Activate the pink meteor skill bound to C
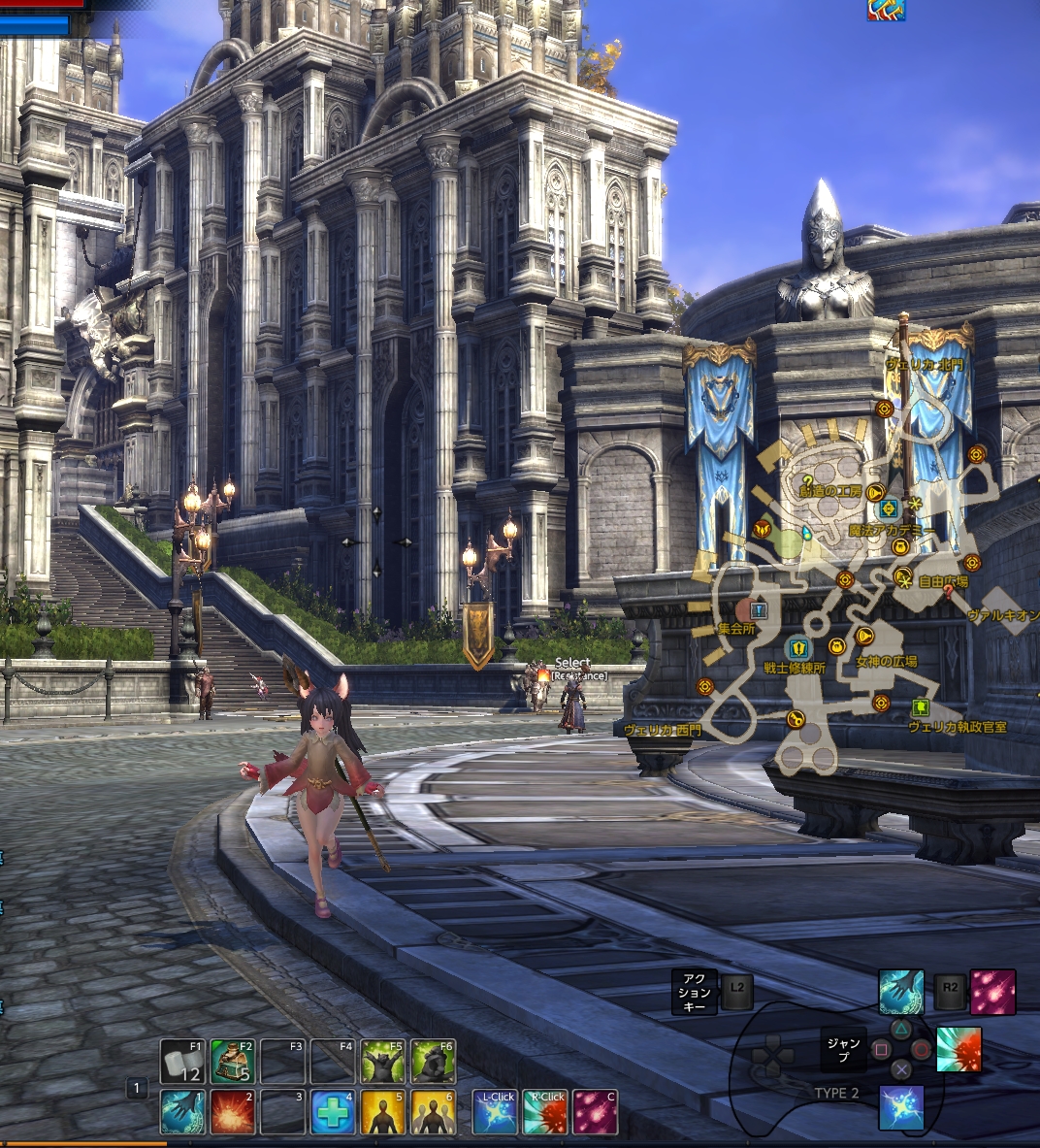Viewport: 1040px width, 1148px height. (595, 1112)
